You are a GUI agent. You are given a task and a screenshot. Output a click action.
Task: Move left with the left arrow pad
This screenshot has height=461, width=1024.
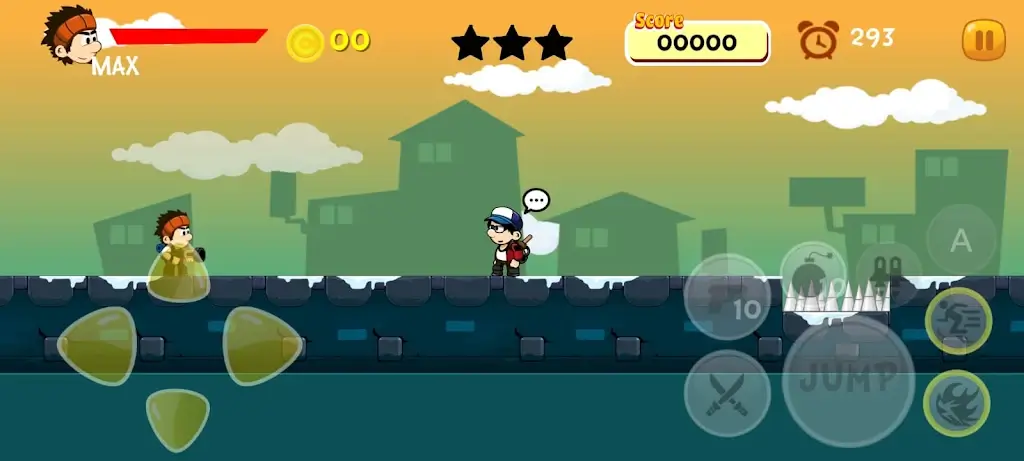point(98,346)
